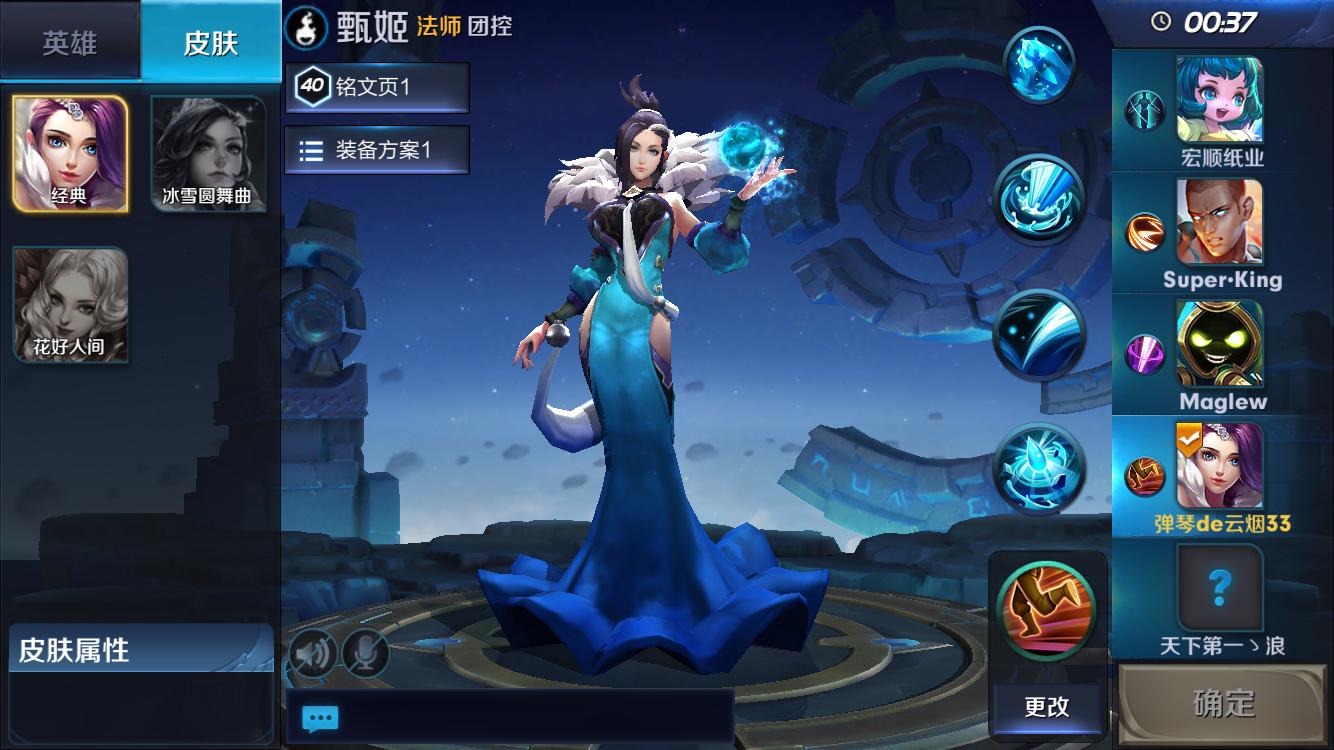
Task: Open the 装备方案1 equipment plan selector
Action: pos(378,150)
